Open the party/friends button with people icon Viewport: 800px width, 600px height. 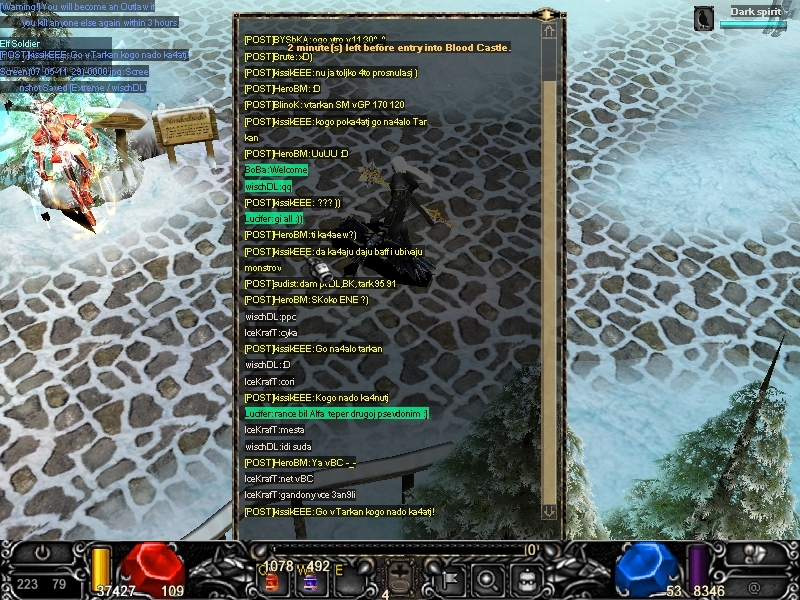click(x=757, y=553)
